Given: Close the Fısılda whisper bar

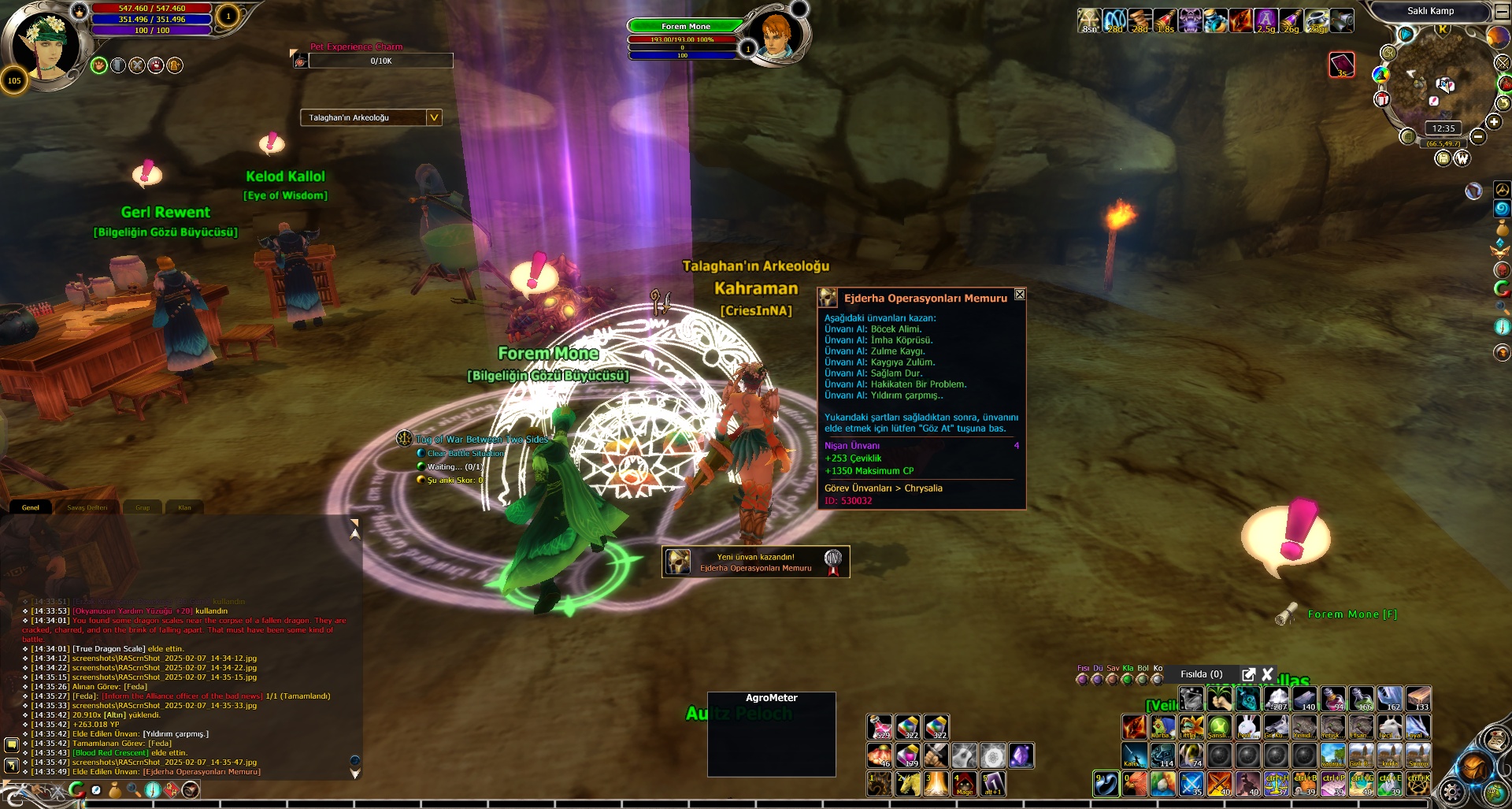Looking at the screenshot, I should 1267,674.
